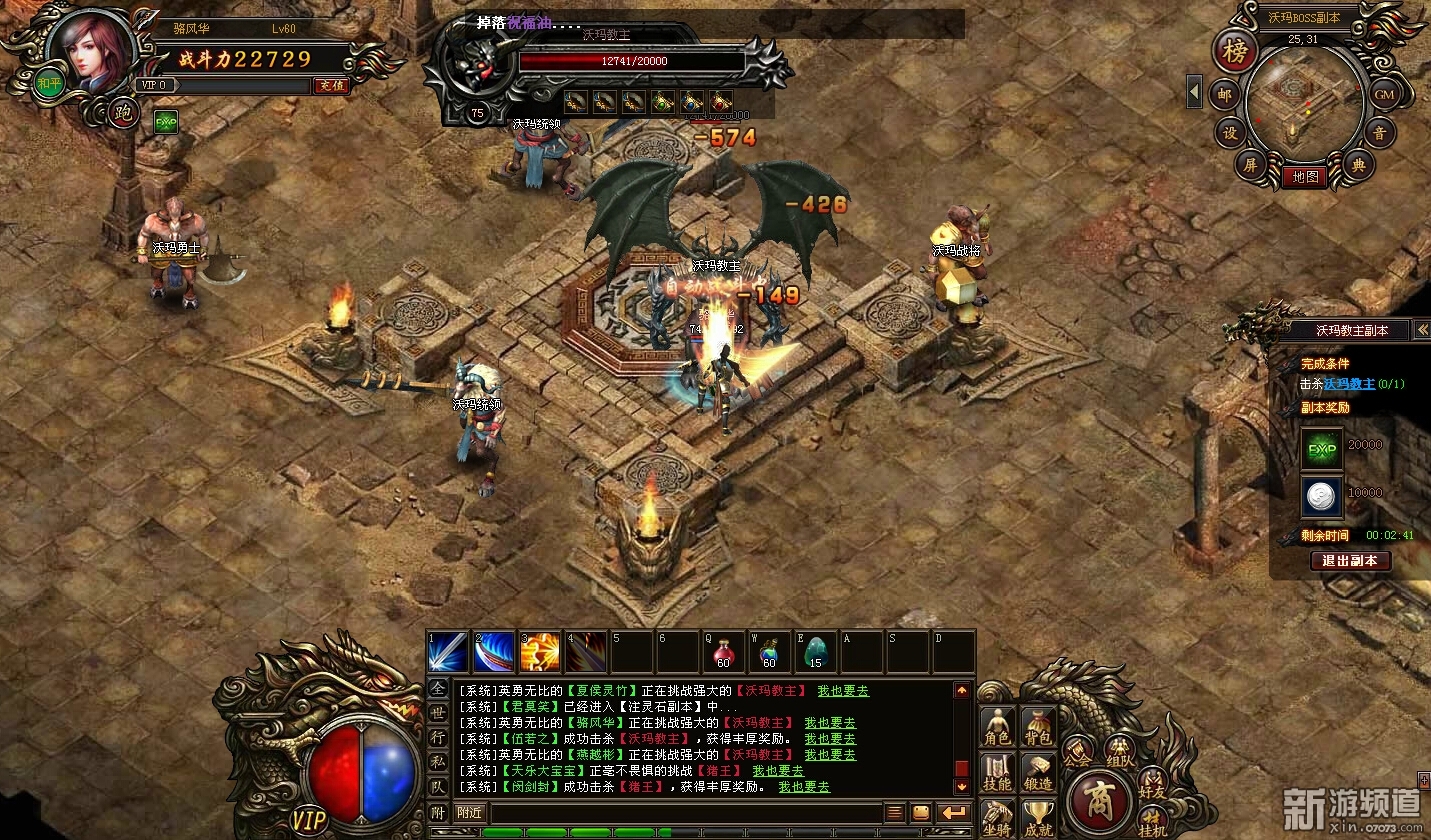Switch to the 世 world chat tab
The width and height of the screenshot is (1431, 840).
pyautogui.click(x=438, y=712)
